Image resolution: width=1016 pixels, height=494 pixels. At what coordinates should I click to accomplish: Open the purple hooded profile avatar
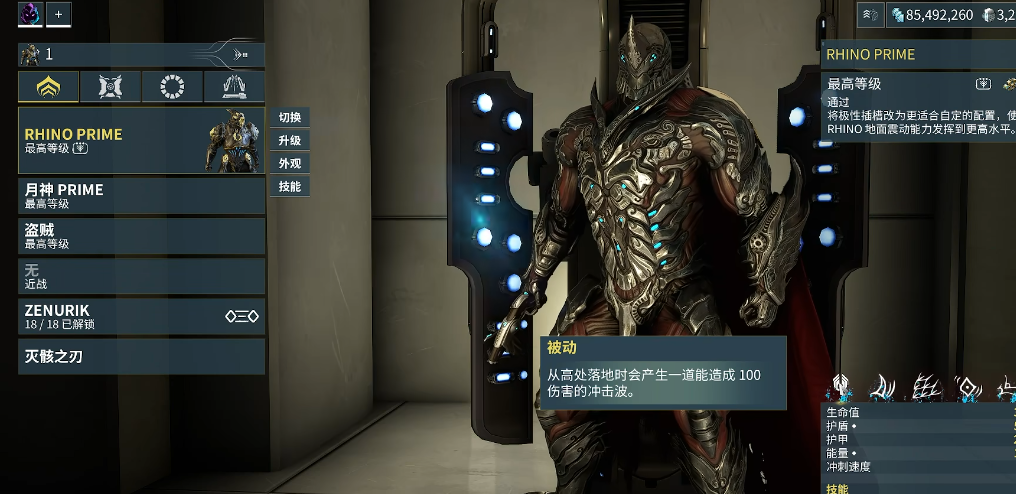tap(30, 14)
